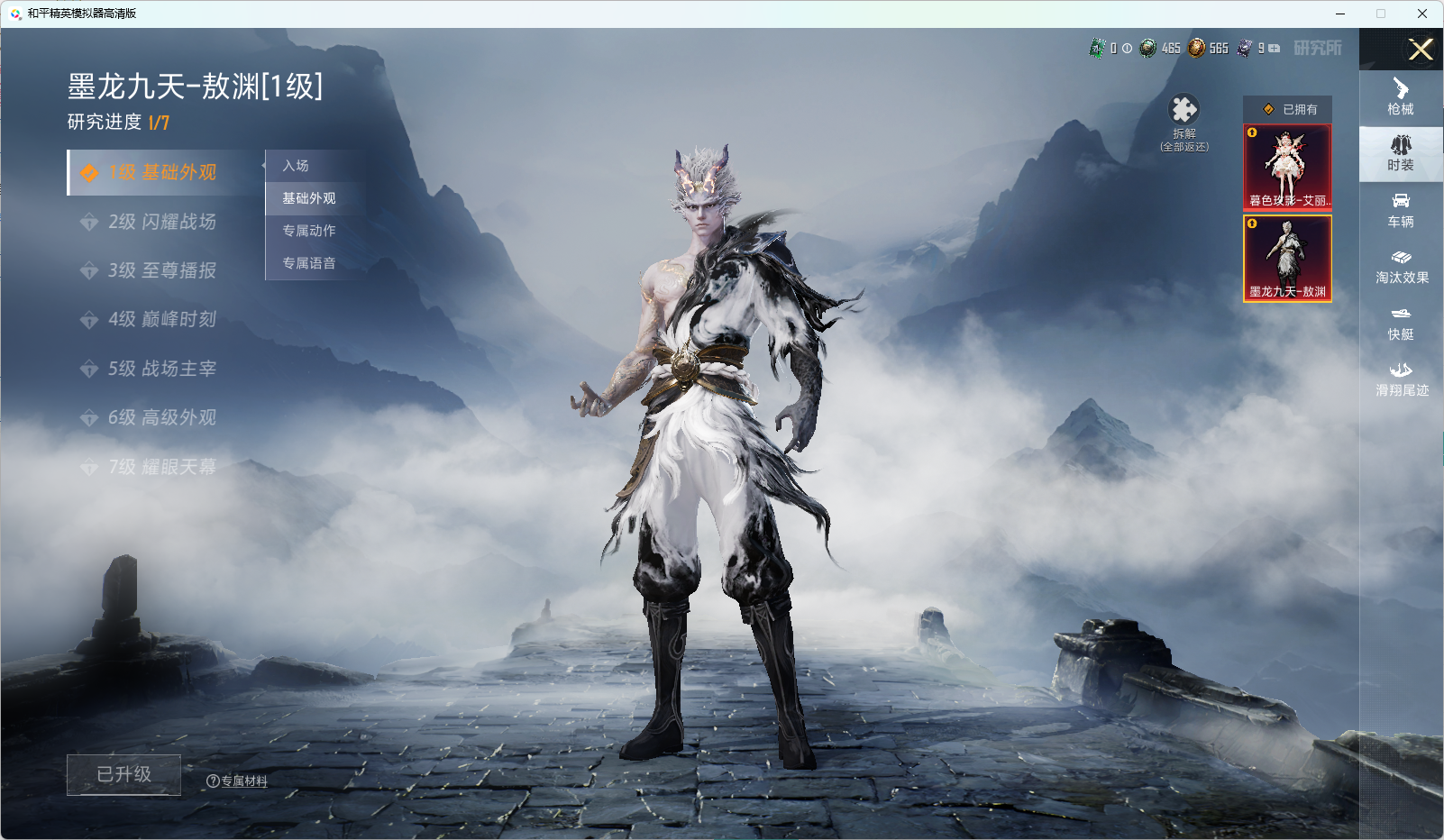The width and height of the screenshot is (1444, 840).
Task: Select the 暮色玫影-艾丽 outfit thumbnail
Action: (1287, 168)
